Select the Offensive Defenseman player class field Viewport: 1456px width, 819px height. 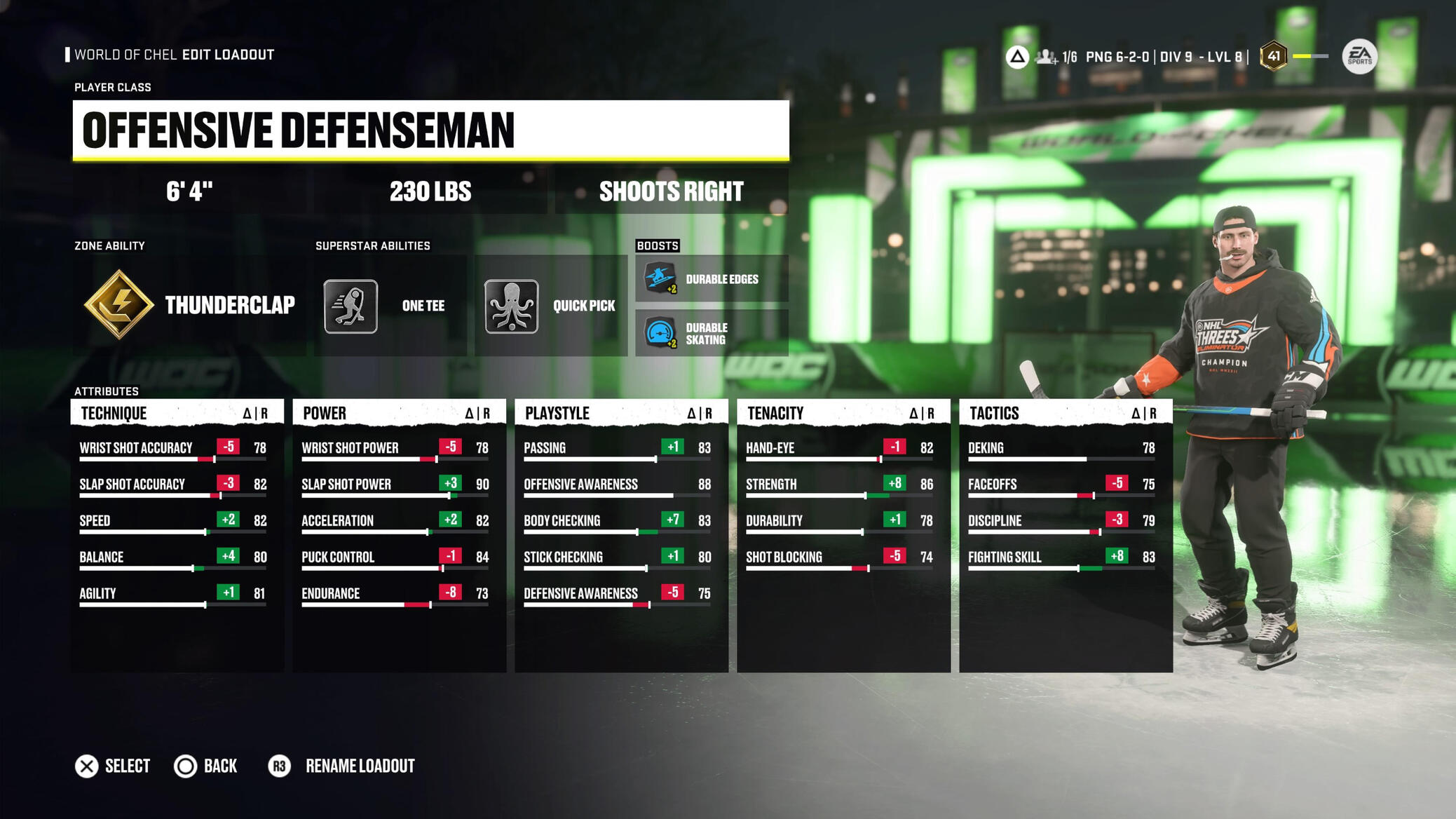click(430, 130)
